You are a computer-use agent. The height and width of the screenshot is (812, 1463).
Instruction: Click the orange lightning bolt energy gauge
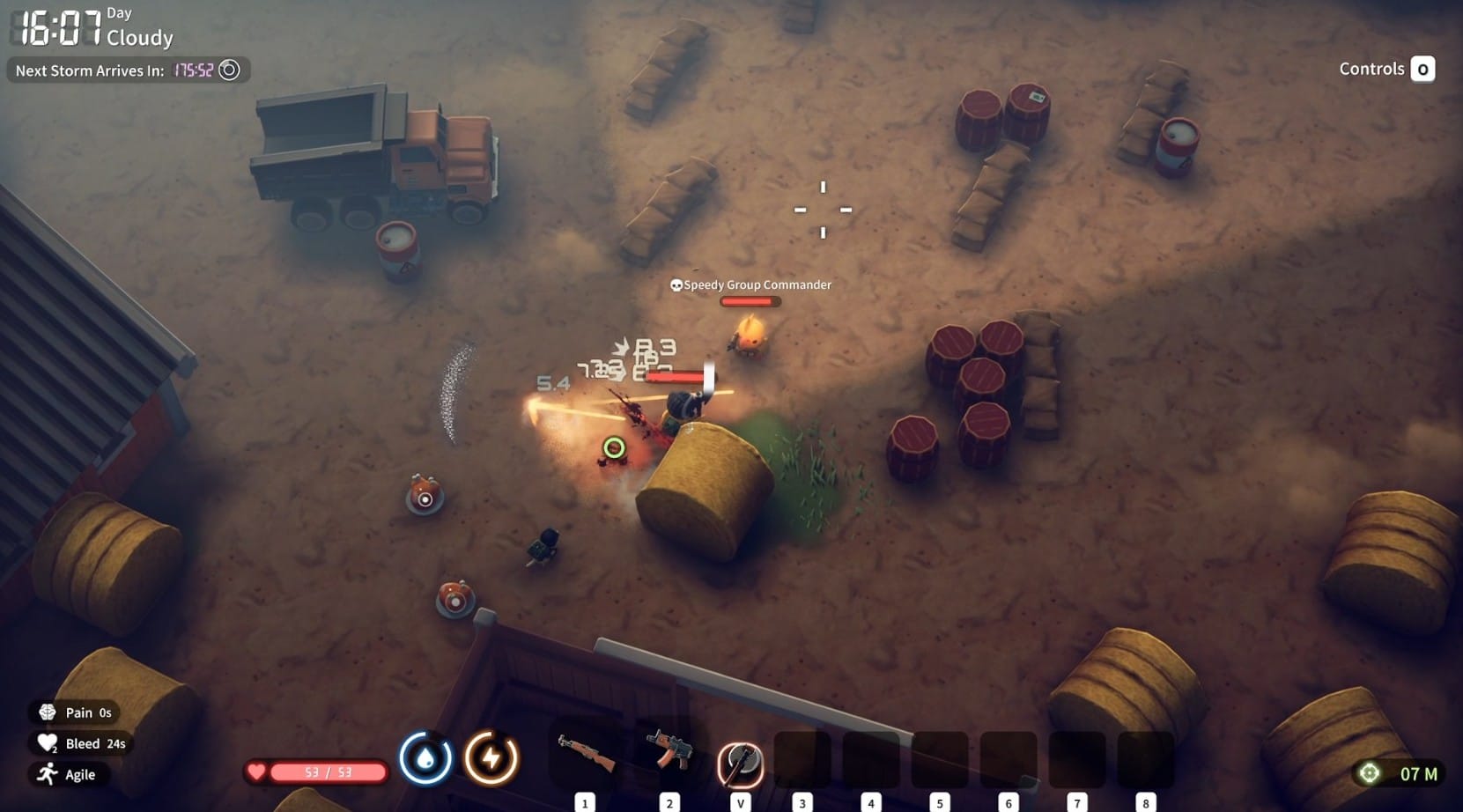click(x=491, y=757)
